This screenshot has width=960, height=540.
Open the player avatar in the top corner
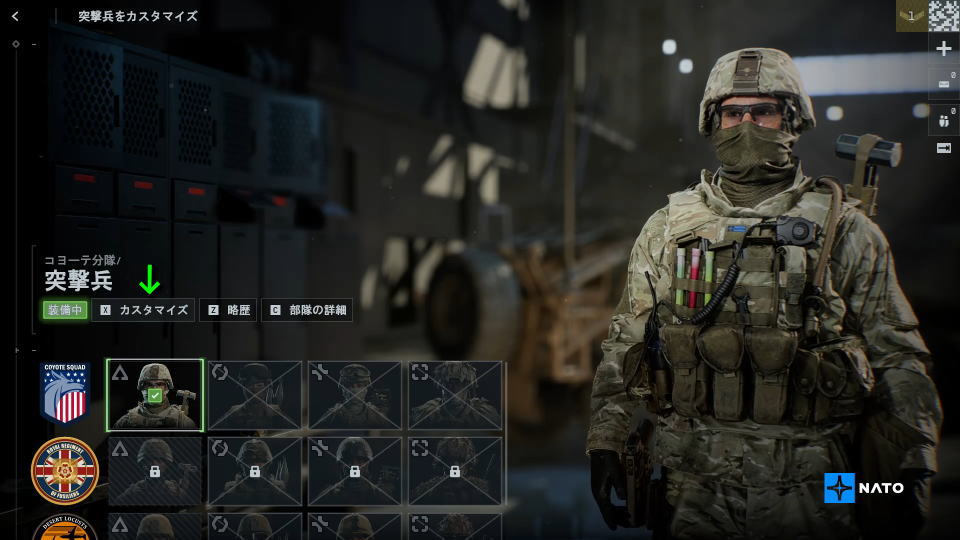click(944, 16)
